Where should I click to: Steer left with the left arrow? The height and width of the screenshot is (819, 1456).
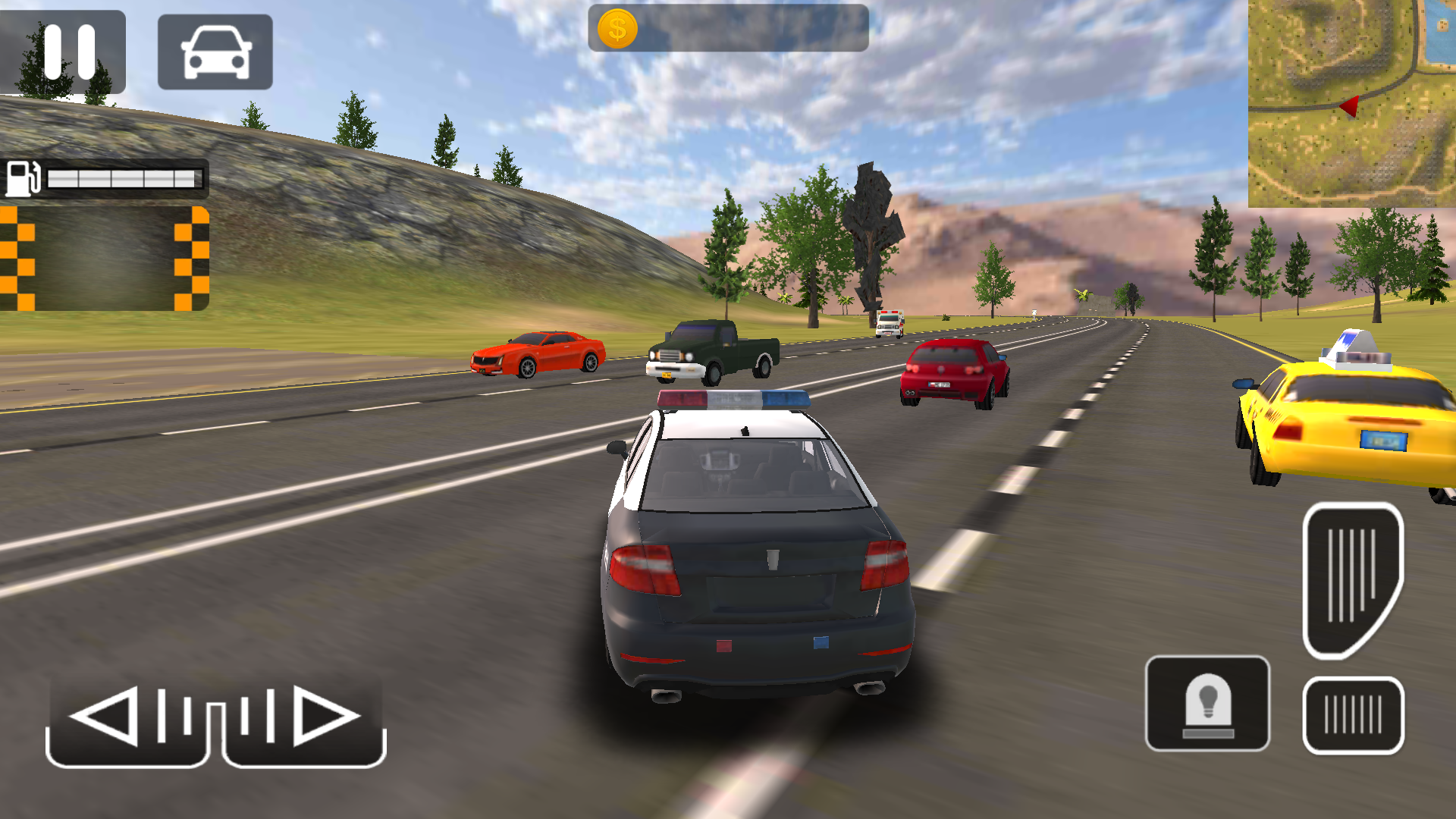[127, 720]
